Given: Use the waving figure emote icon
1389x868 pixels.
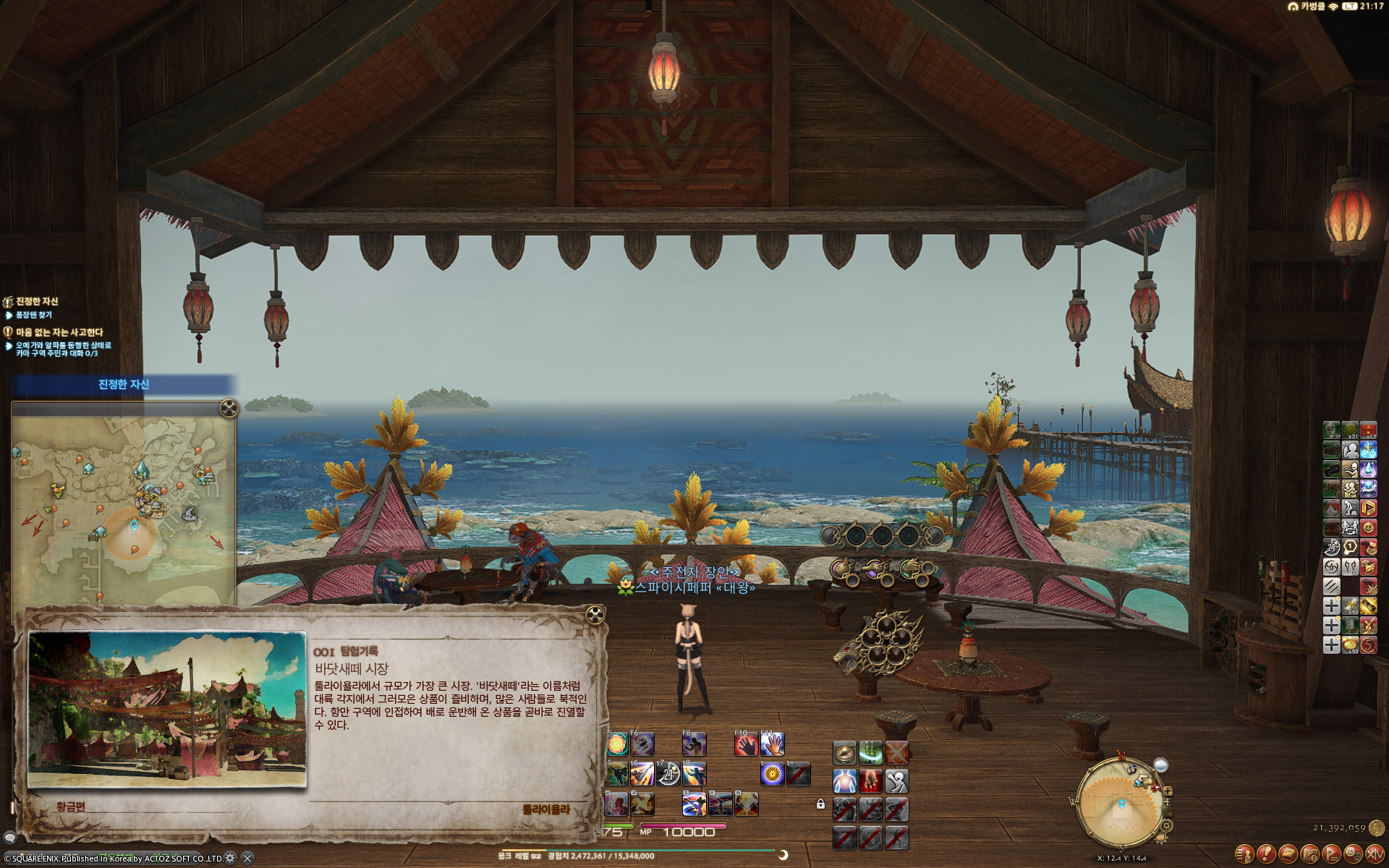Looking at the screenshot, I should pos(896,781).
